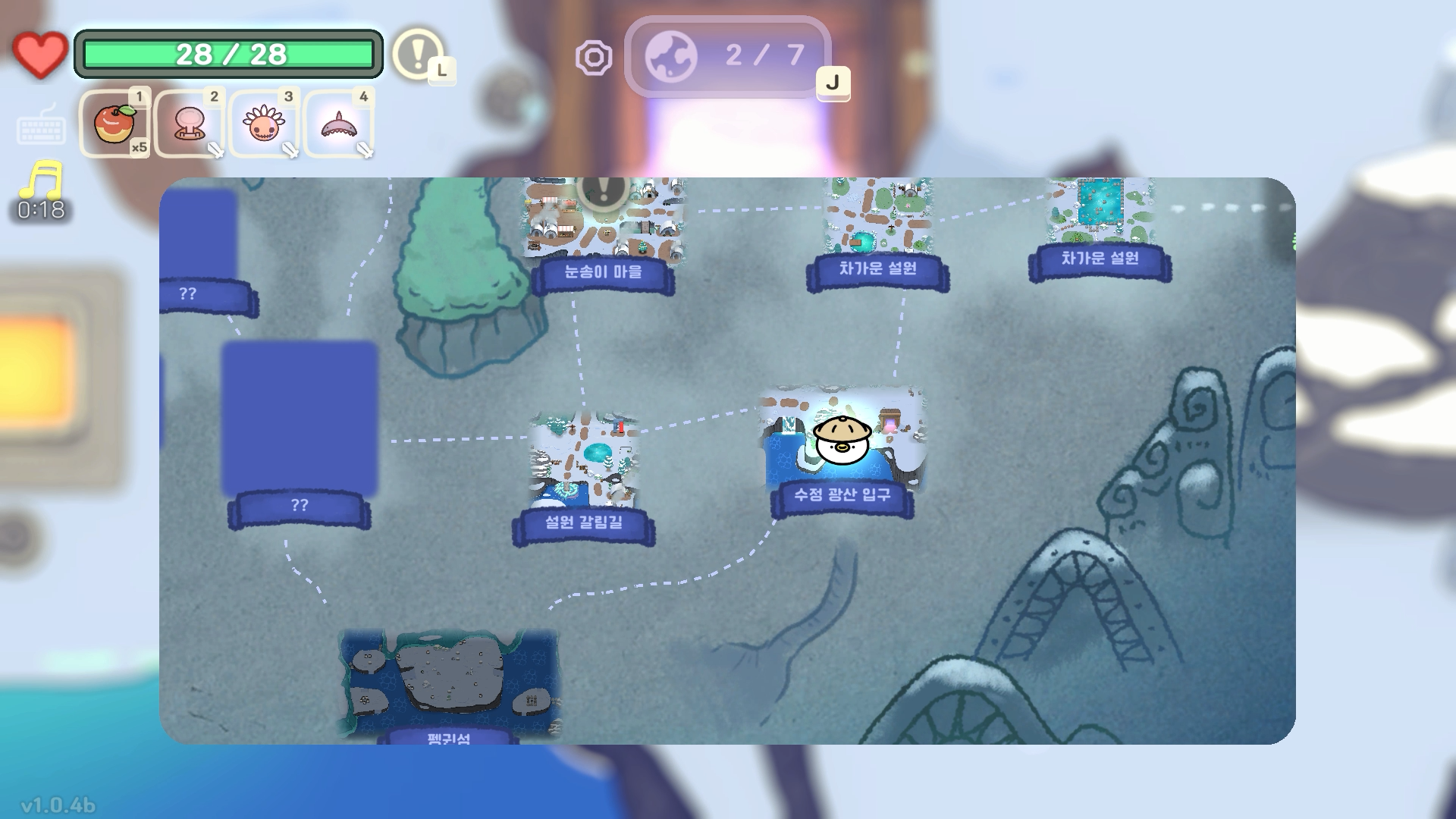This screenshot has width=1456, height=819.
Task: Reveal the left ?? hidden location
Action: 187,294
